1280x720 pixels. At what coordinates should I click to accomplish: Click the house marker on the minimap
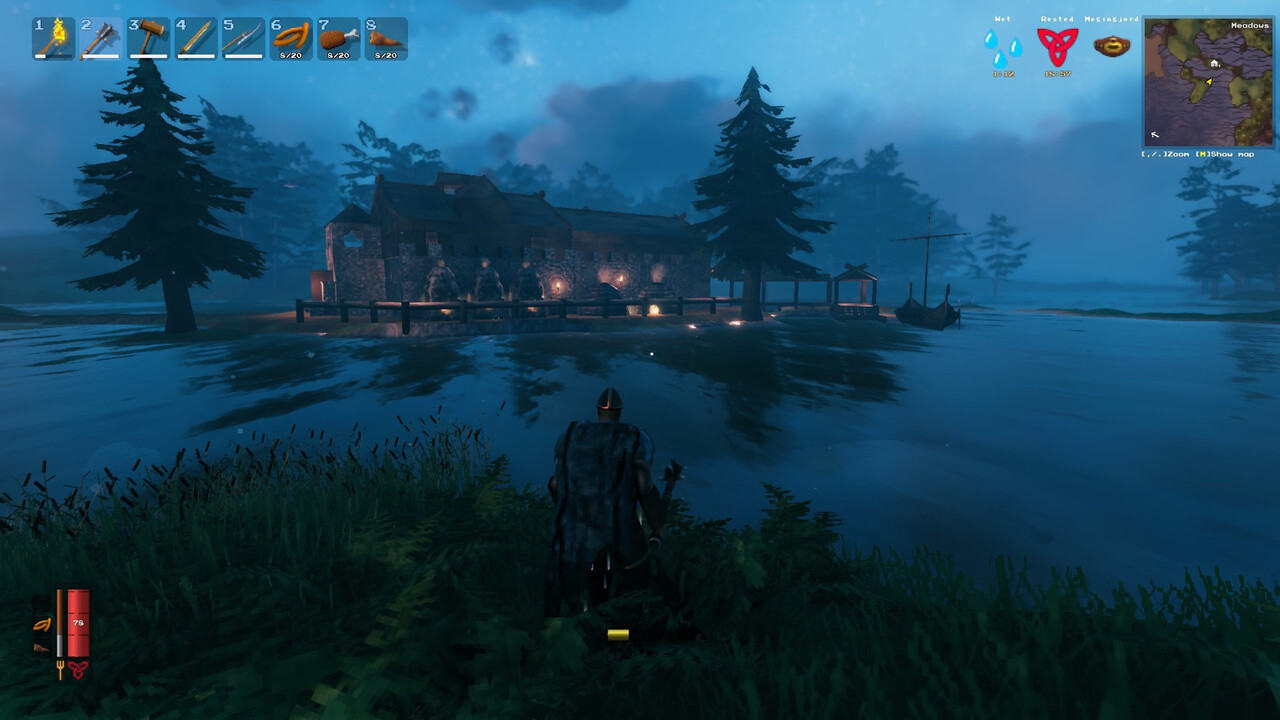click(1214, 63)
